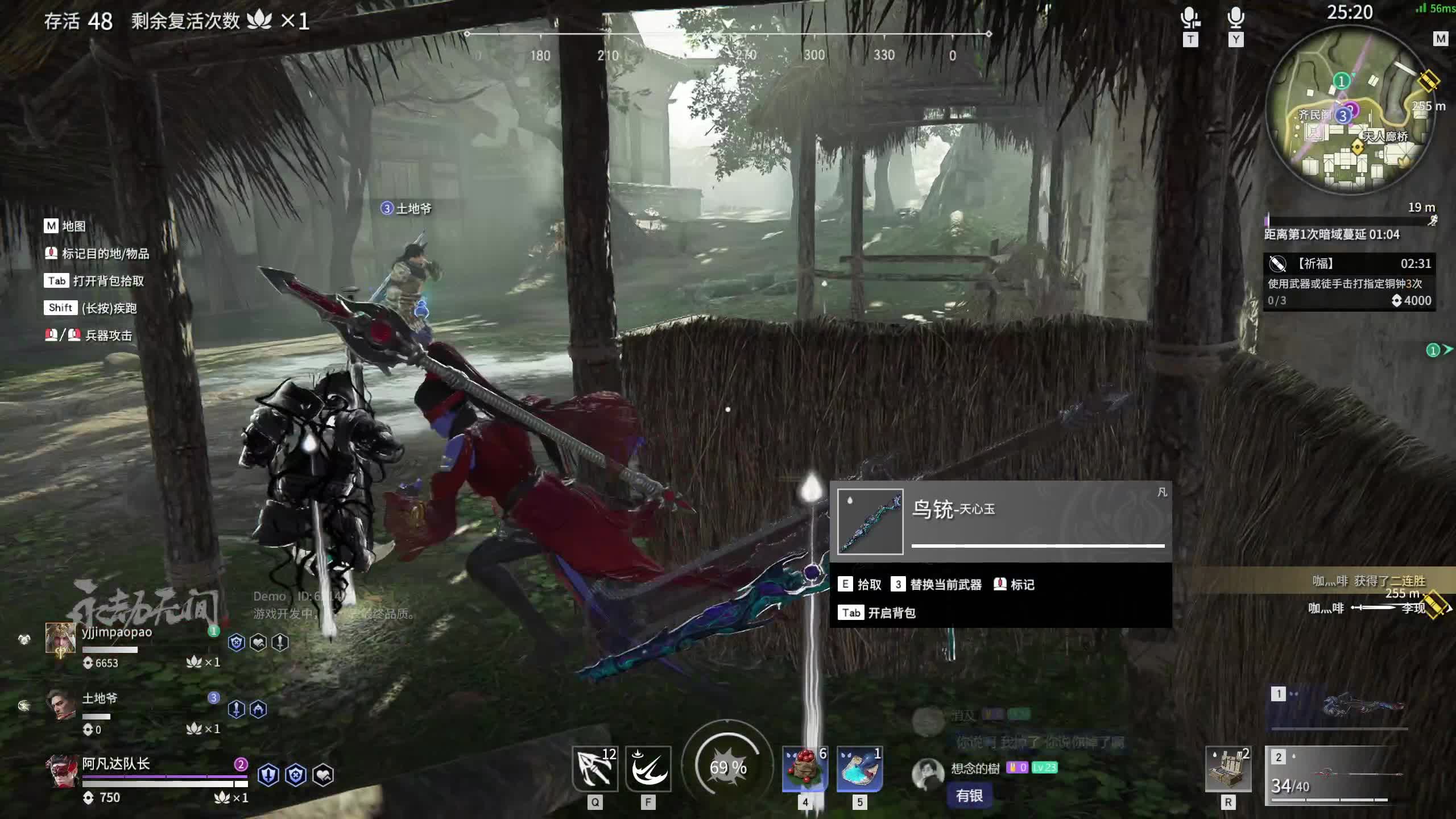1456x819 pixels.
Task: Click 阿凡达队长's player portrait
Action: (x=61, y=771)
